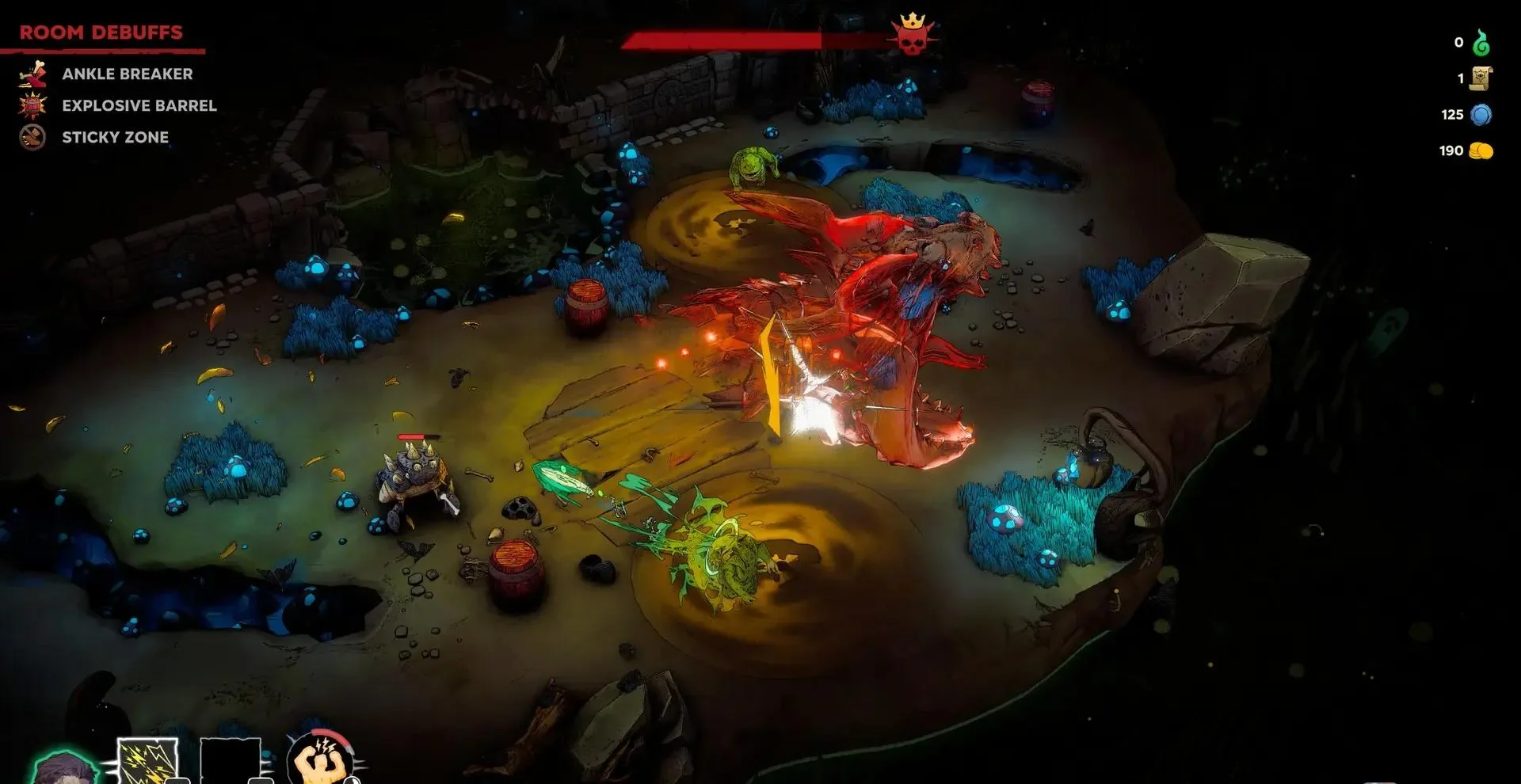Activate the yellow lightning ability slot
Screen dimensions: 1521x784
(147, 762)
